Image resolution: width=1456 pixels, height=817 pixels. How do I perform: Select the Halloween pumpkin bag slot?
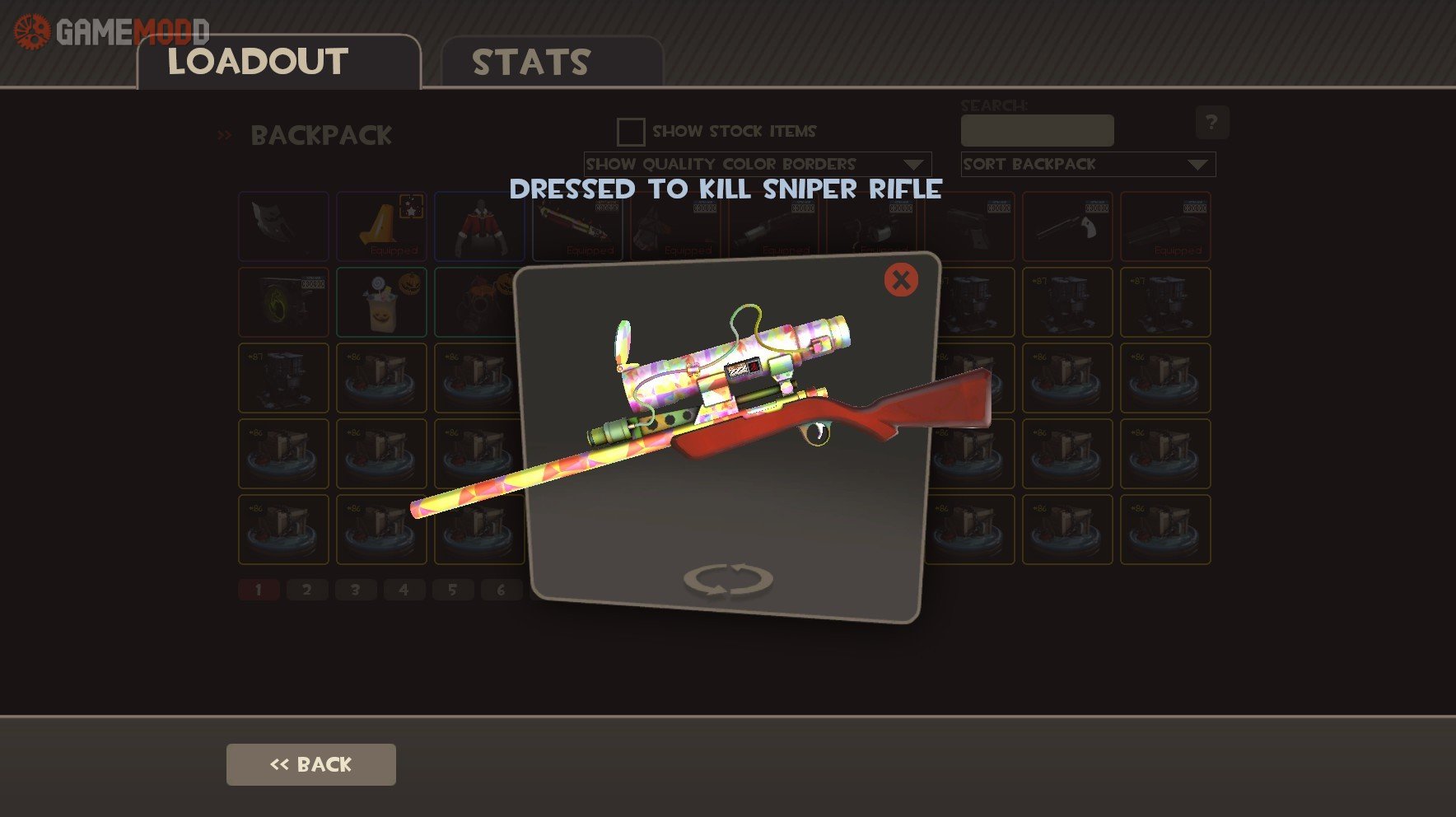(x=381, y=302)
